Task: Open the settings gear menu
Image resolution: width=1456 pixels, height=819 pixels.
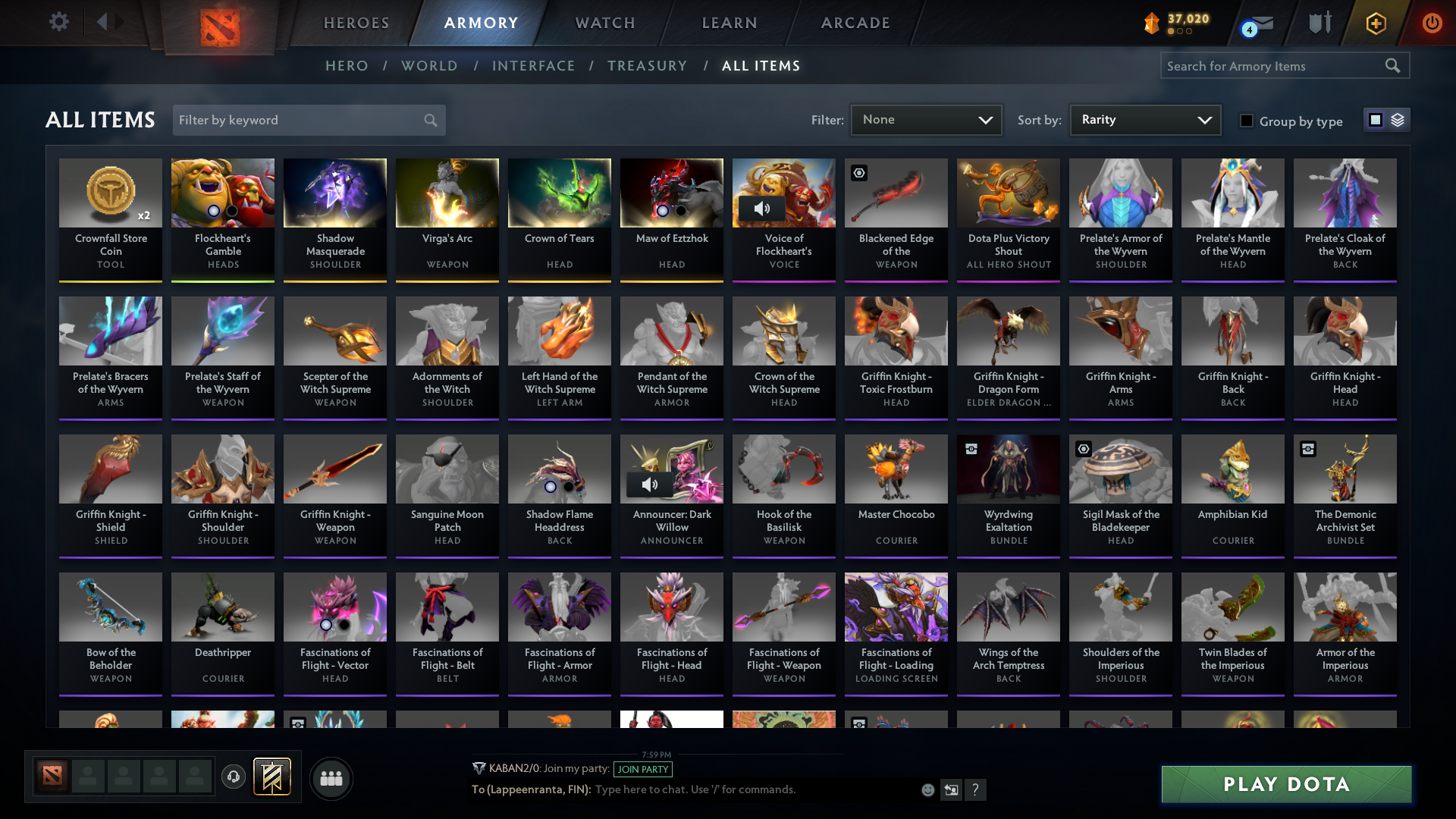Action: (x=59, y=22)
